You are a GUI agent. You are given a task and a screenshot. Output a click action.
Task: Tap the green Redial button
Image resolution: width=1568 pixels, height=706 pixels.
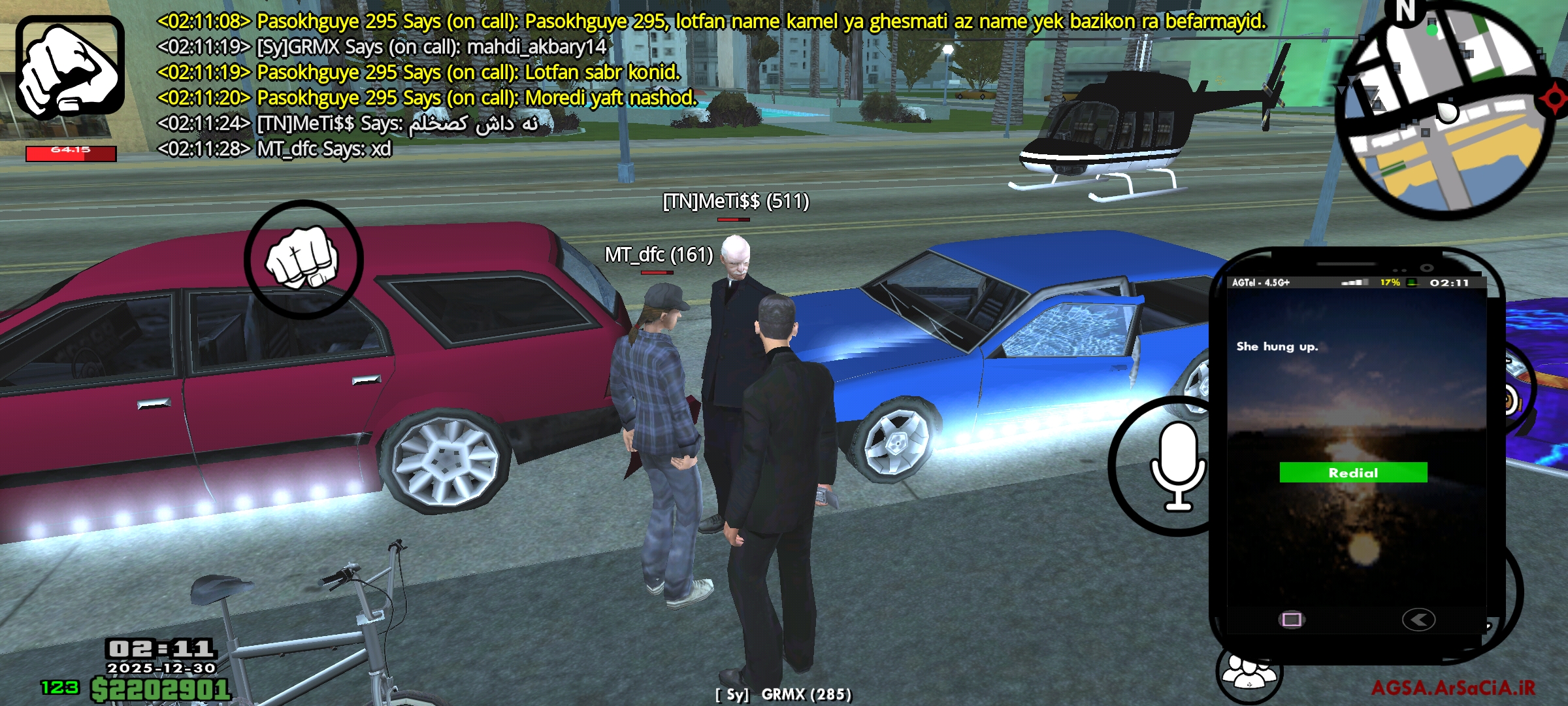tap(1353, 472)
